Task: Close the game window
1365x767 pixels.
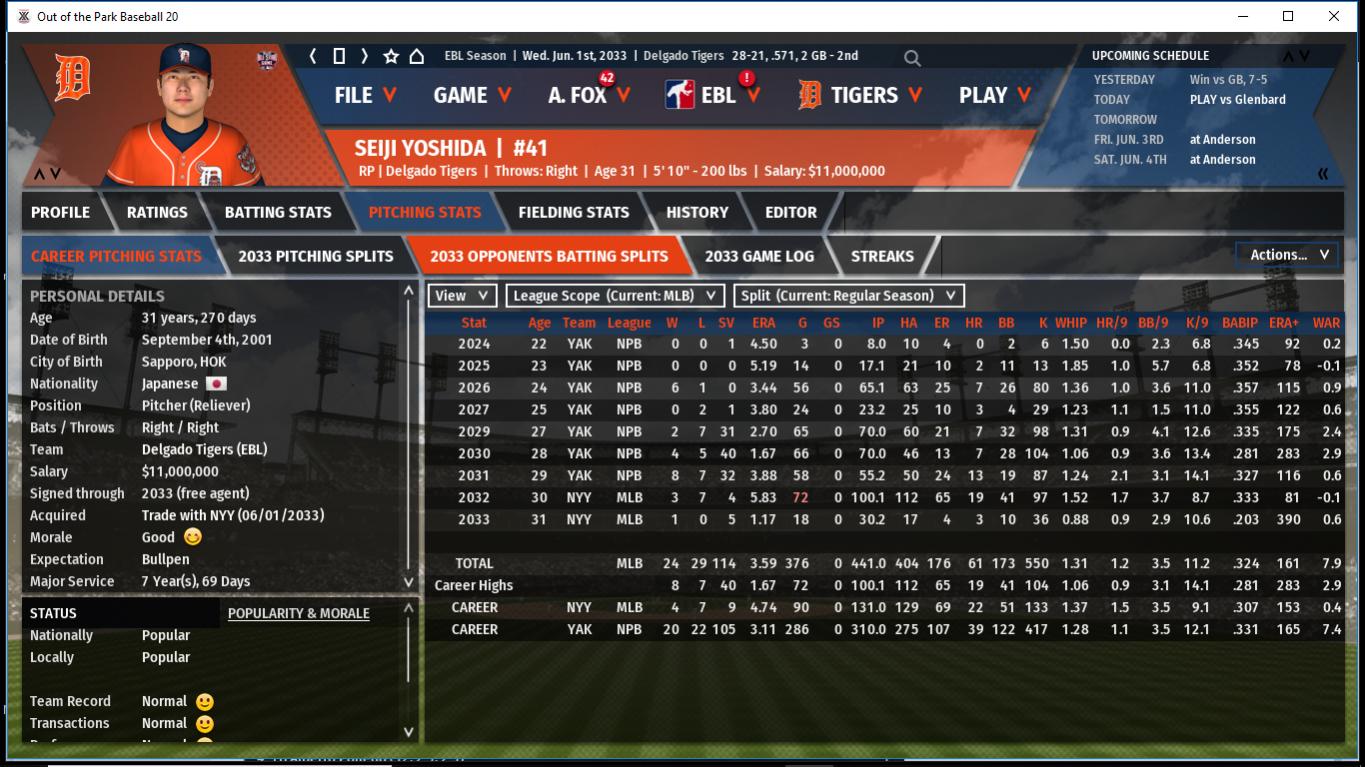Action: coord(1334,16)
